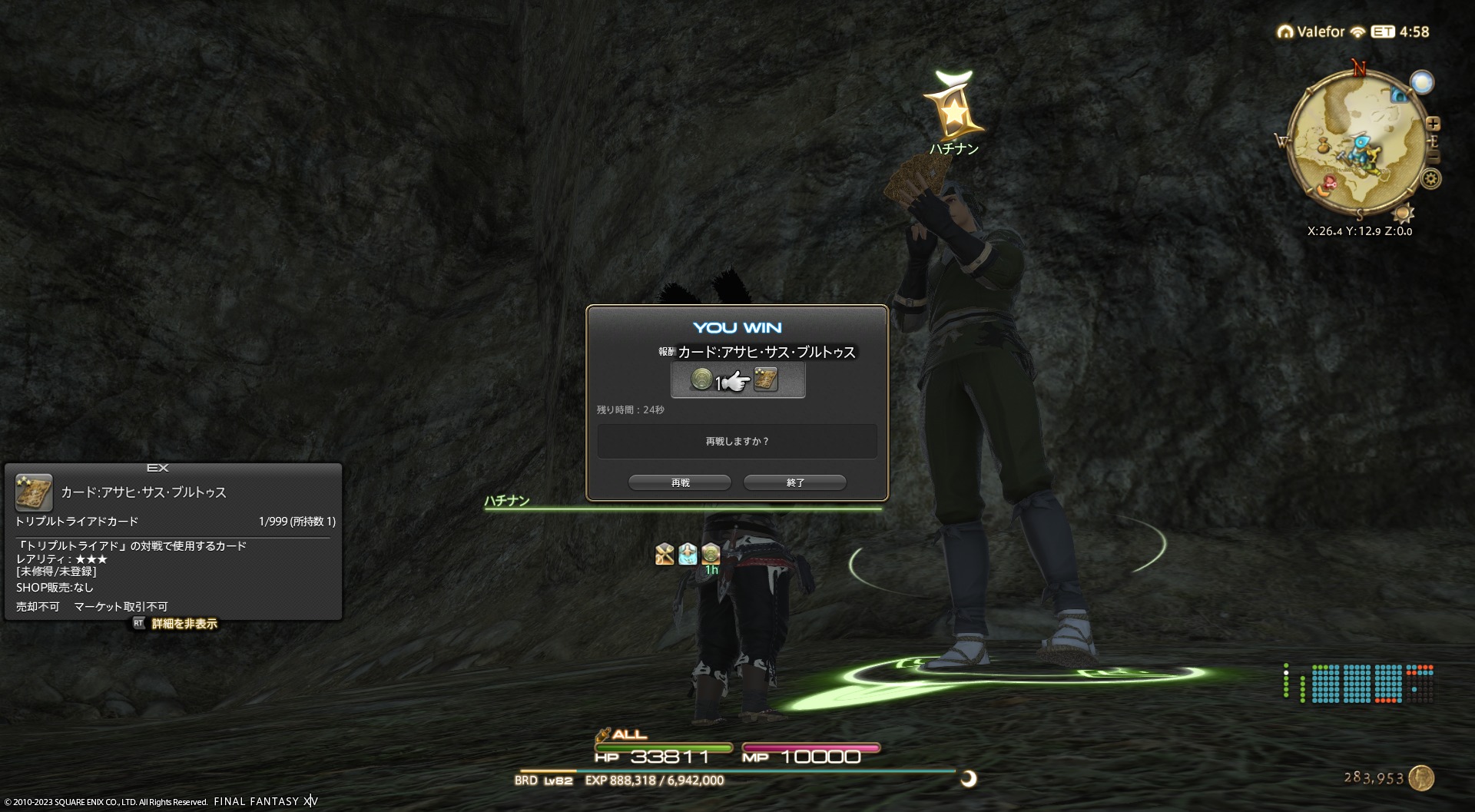Select the gold coin buff with 1h timer
1475x812 pixels.
pyautogui.click(x=711, y=553)
